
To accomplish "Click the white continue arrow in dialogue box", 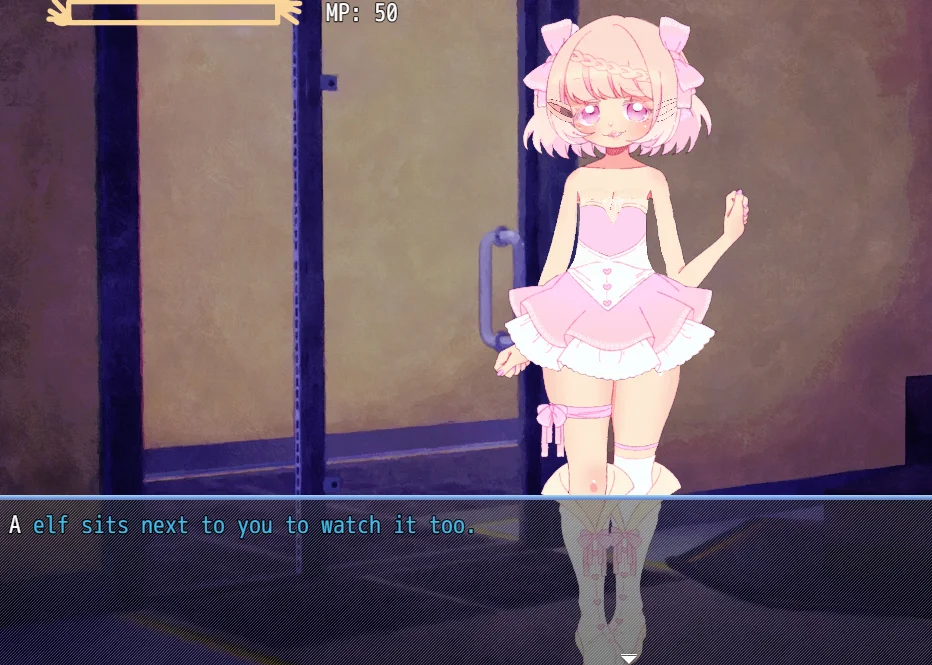I will 628,658.
